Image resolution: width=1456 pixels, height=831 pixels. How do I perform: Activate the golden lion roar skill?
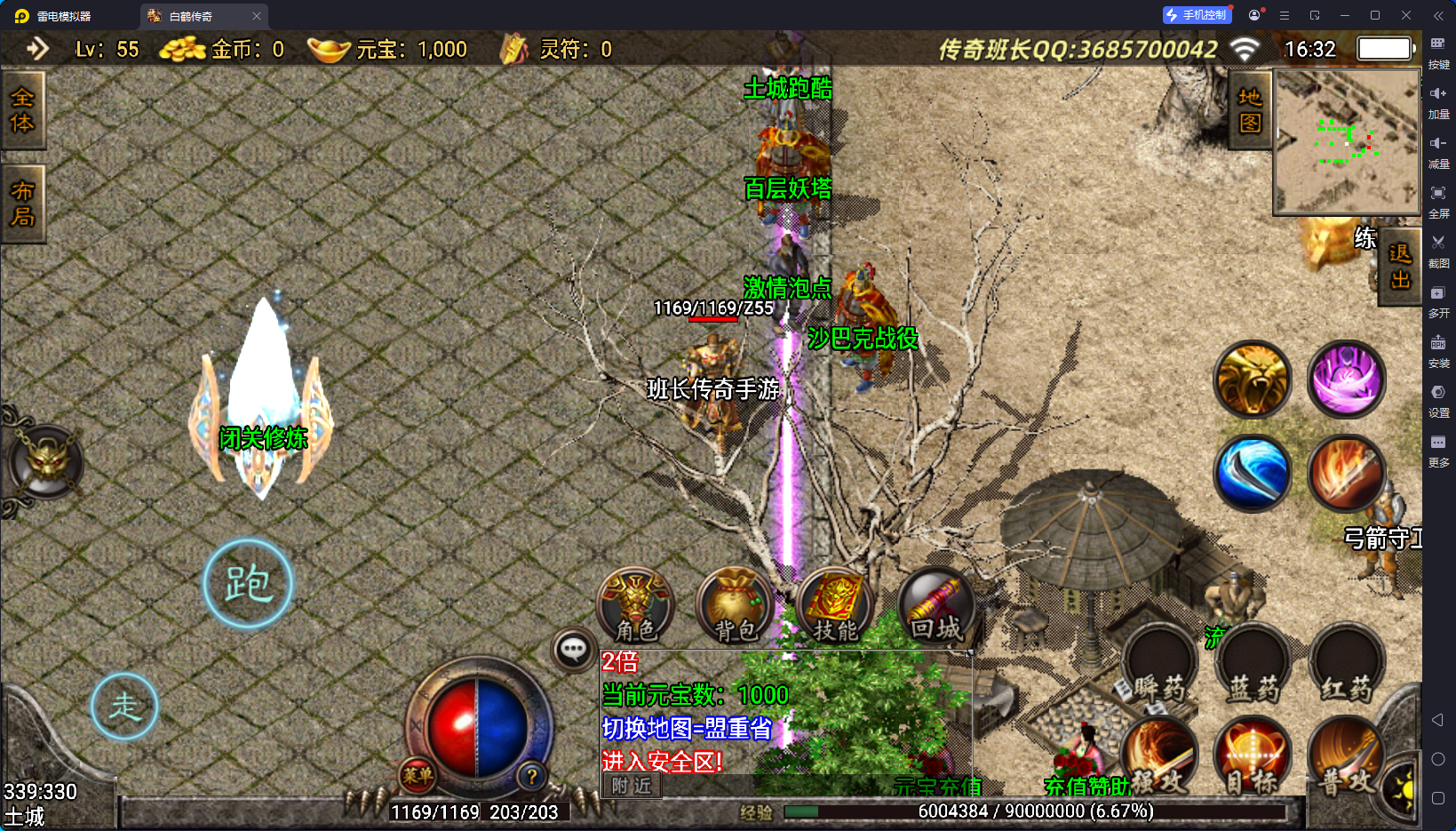[1253, 380]
